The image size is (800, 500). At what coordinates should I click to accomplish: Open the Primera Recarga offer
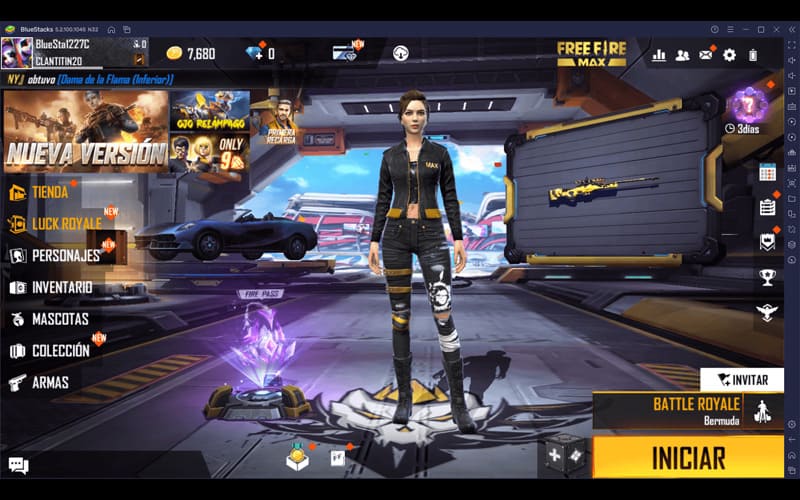click(x=280, y=119)
